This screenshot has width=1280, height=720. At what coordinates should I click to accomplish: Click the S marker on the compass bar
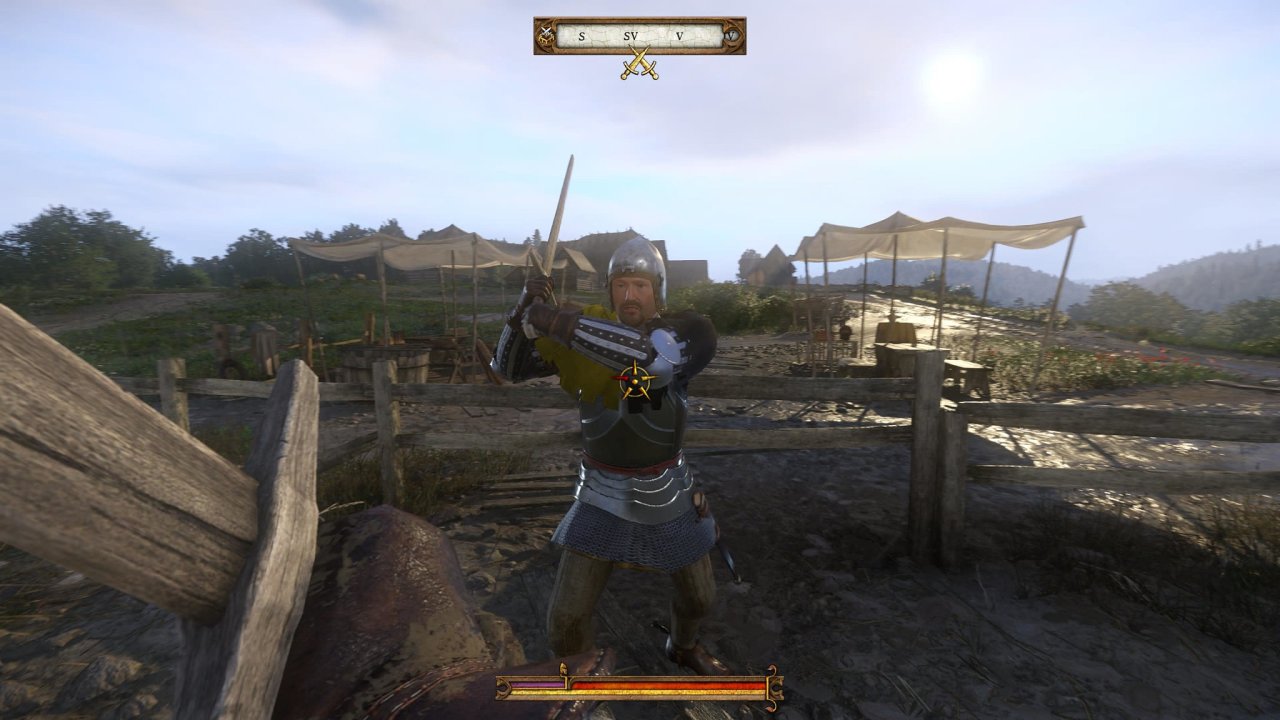coord(582,36)
